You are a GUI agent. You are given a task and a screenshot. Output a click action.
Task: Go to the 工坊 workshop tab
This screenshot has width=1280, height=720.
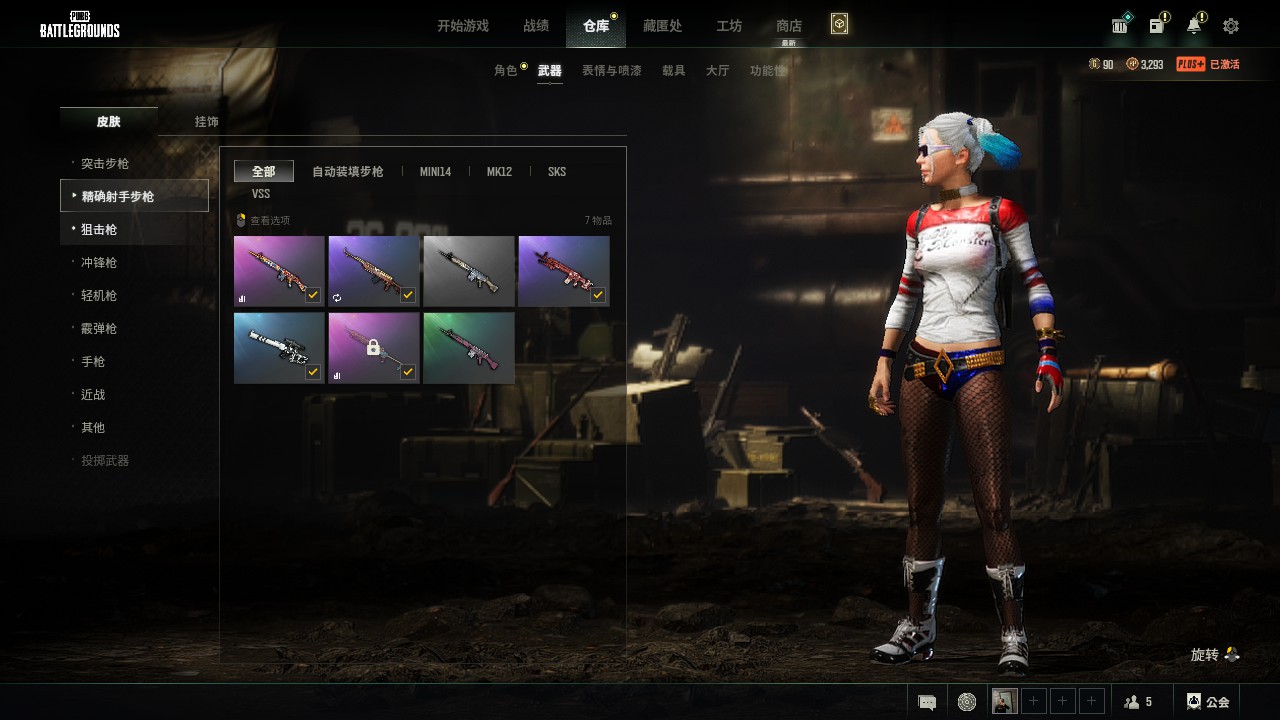(729, 26)
